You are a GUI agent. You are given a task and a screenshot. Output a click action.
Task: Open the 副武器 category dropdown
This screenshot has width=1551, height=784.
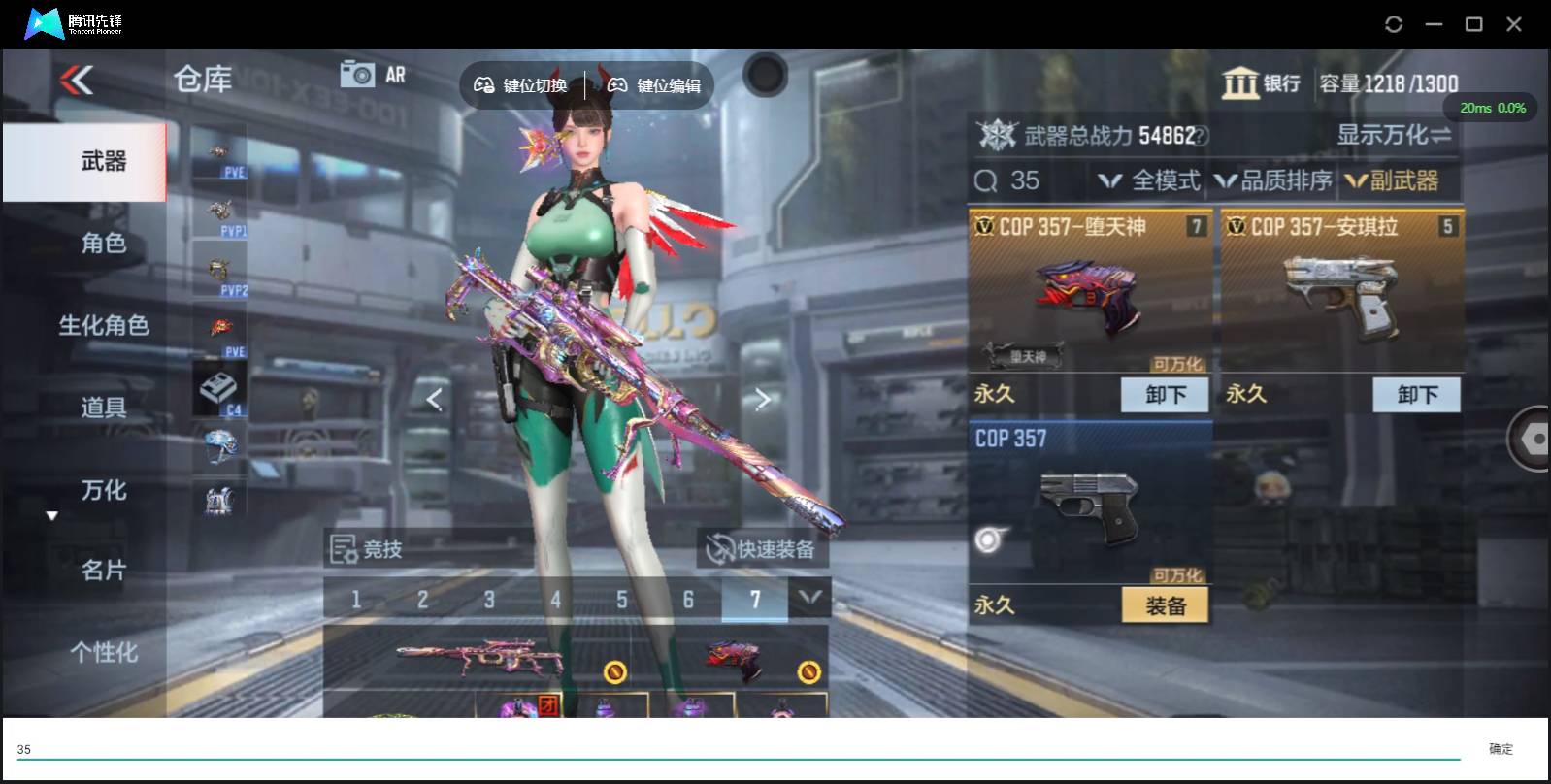(x=1396, y=180)
